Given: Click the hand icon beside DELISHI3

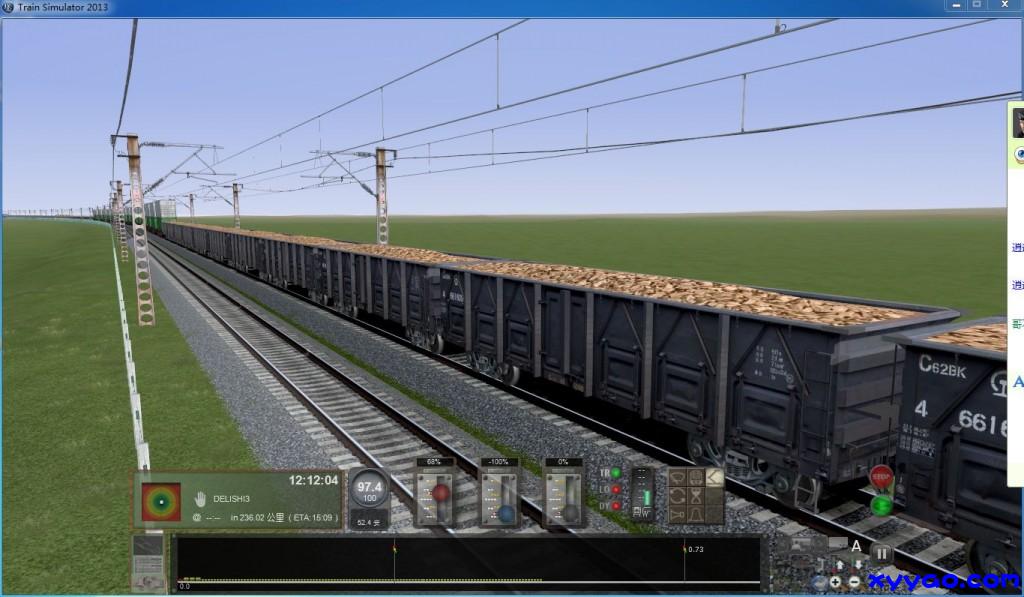Looking at the screenshot, I should (199, 499).
